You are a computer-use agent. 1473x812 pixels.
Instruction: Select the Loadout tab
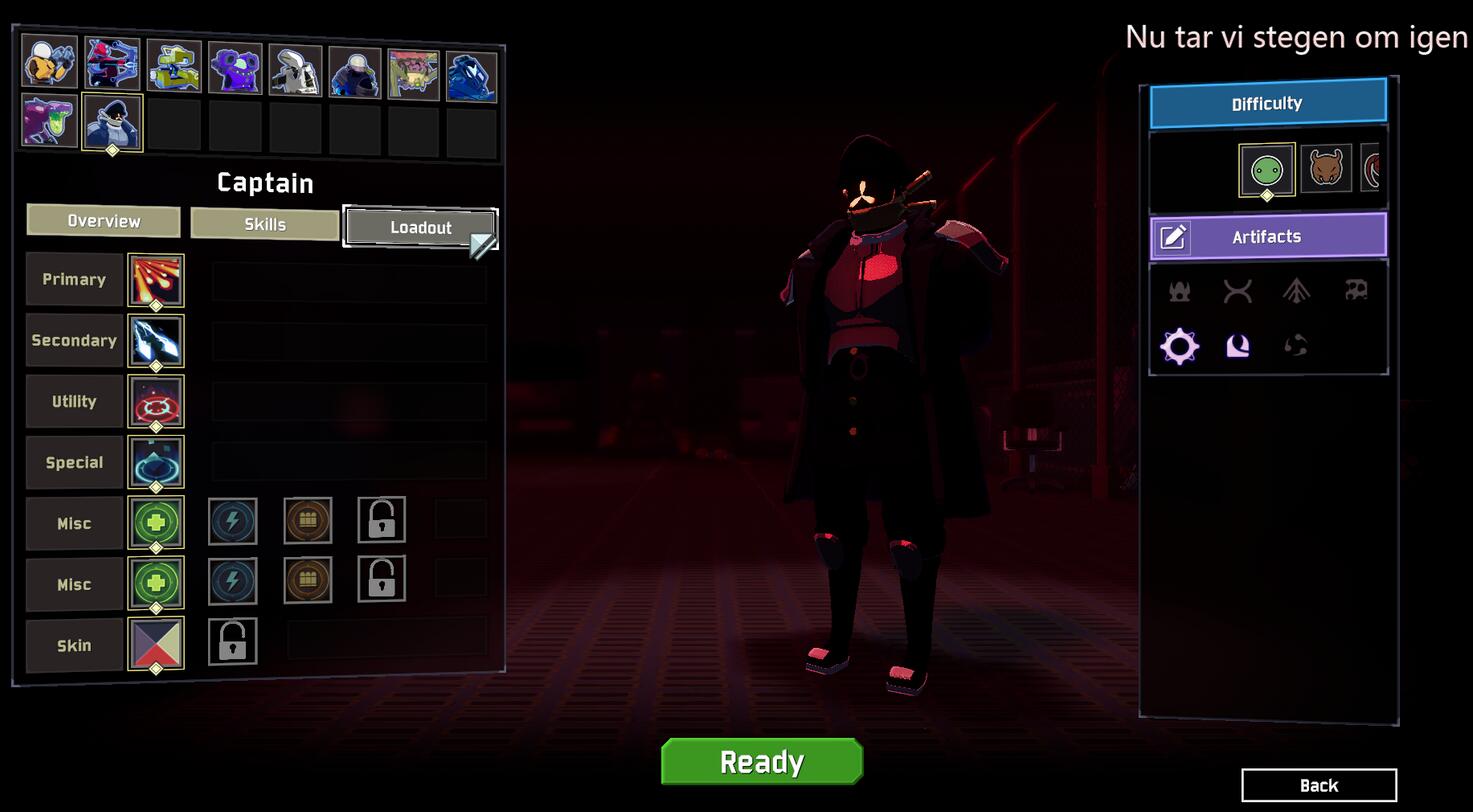(x=420, y=227)
